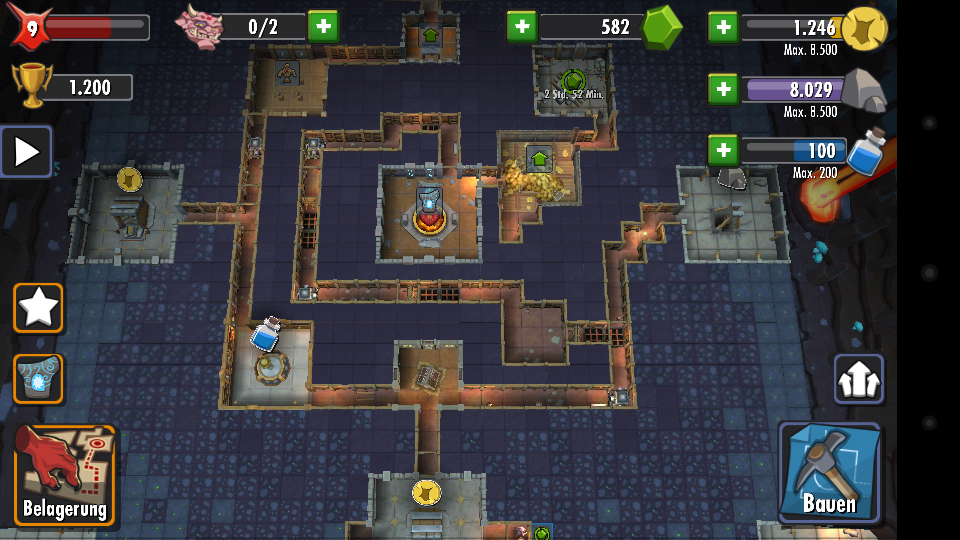Collect gold from the coin bubble
960x540 pixels.
point(426,492)
